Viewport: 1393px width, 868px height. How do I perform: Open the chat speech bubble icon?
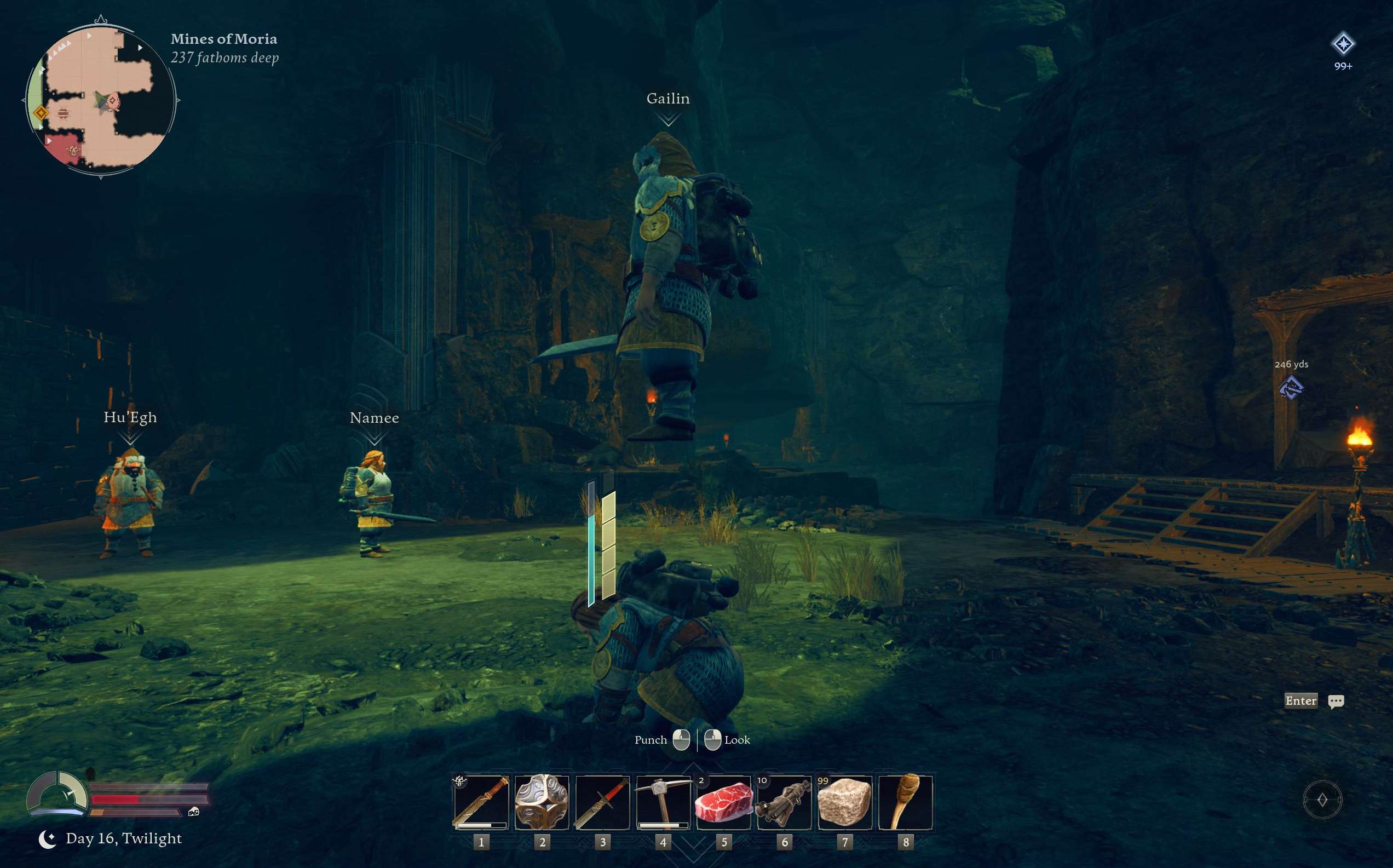pos(1336,701)
